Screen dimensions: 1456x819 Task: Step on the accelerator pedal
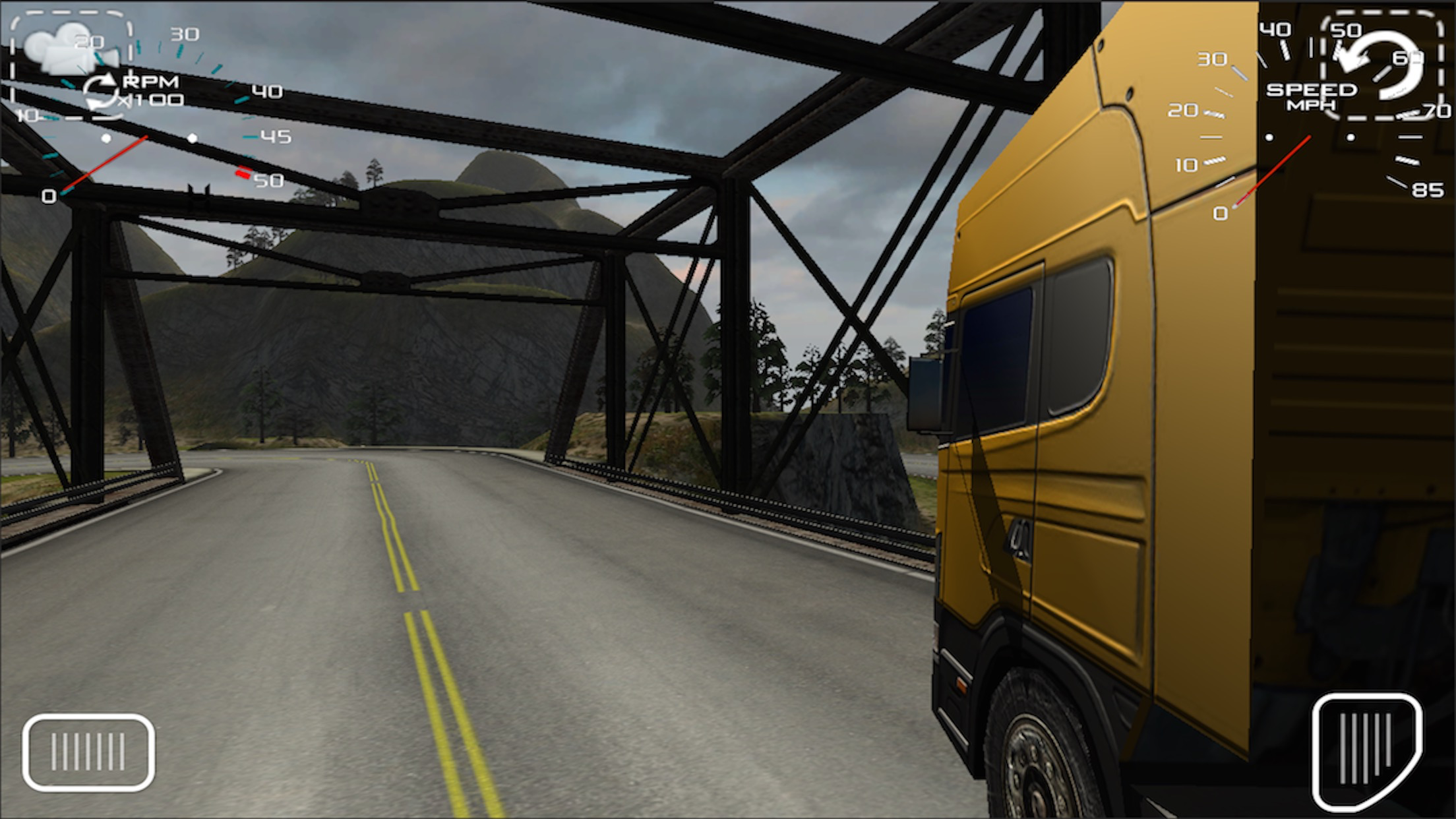[1366, 750]
